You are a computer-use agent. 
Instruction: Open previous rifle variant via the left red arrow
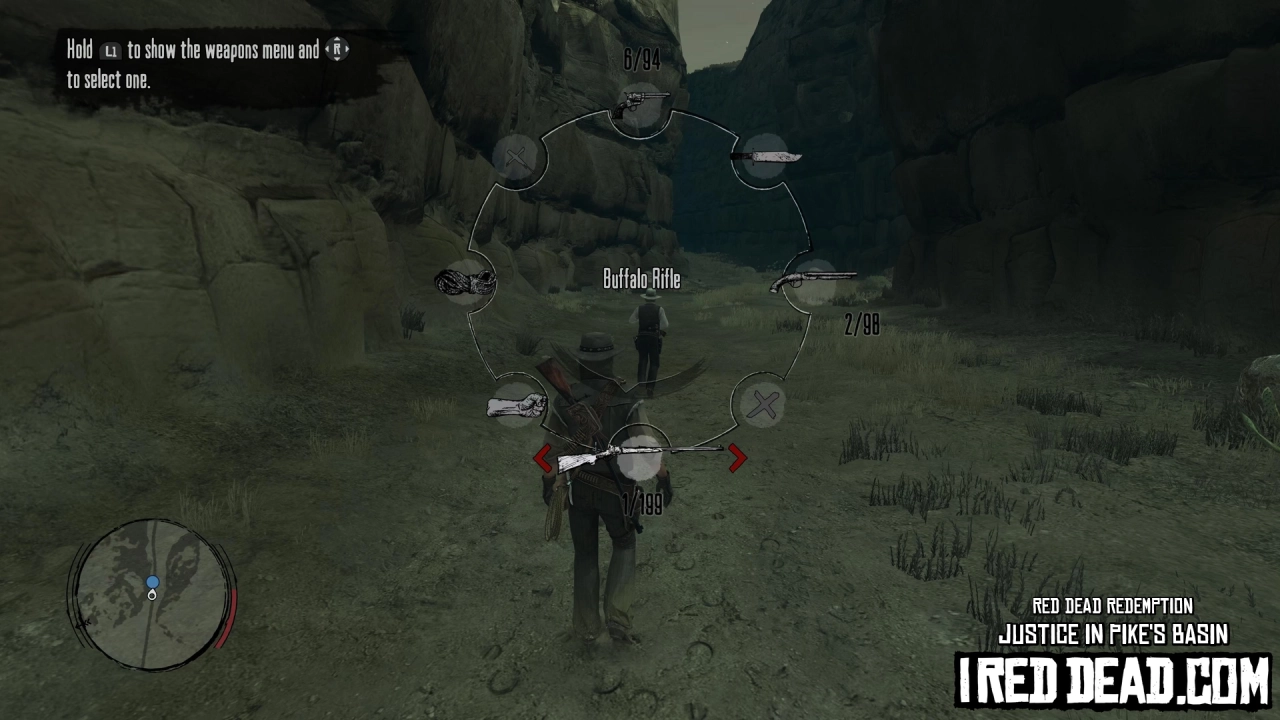click(543, 456)
